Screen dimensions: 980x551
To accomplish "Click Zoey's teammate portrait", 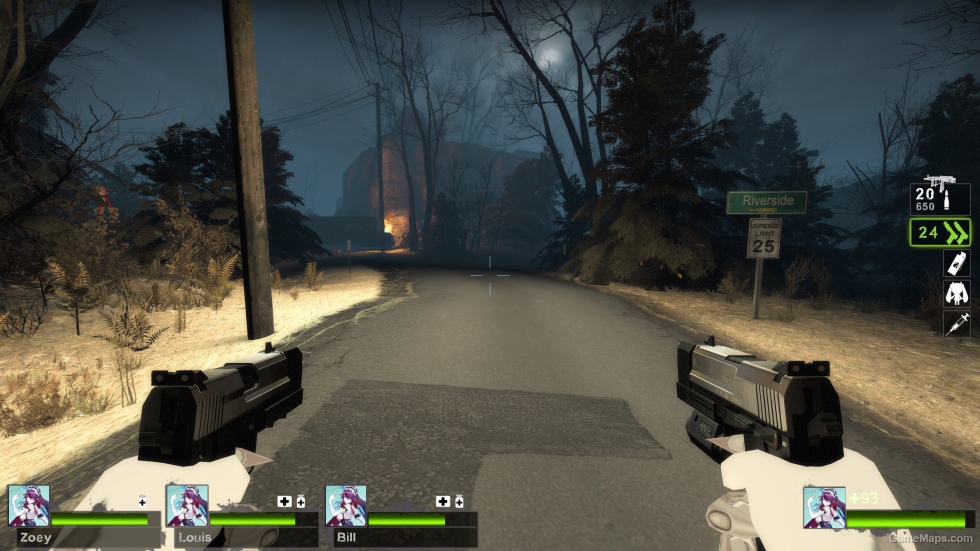I will [28, 506].
